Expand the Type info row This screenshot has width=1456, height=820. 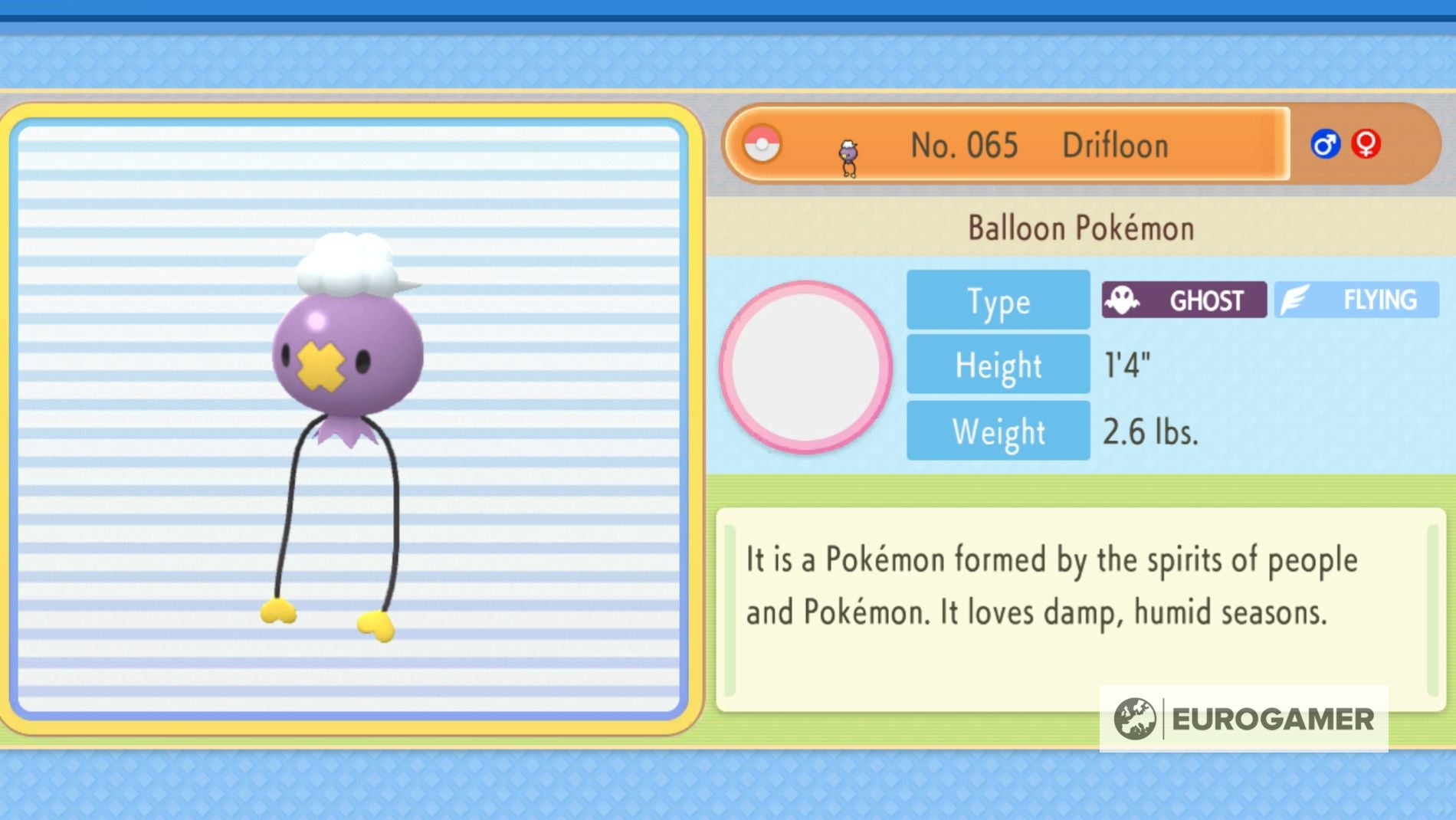click(998, 300)
